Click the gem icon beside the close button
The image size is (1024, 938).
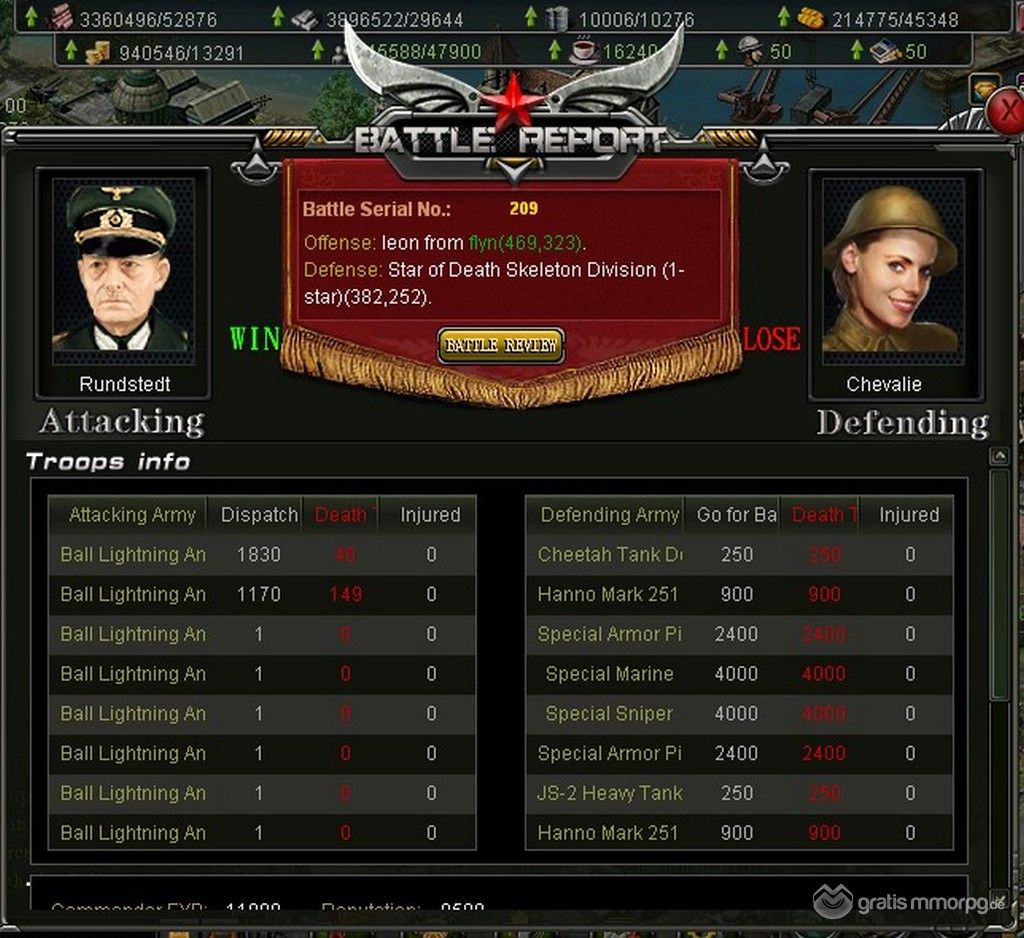[983, 90]
